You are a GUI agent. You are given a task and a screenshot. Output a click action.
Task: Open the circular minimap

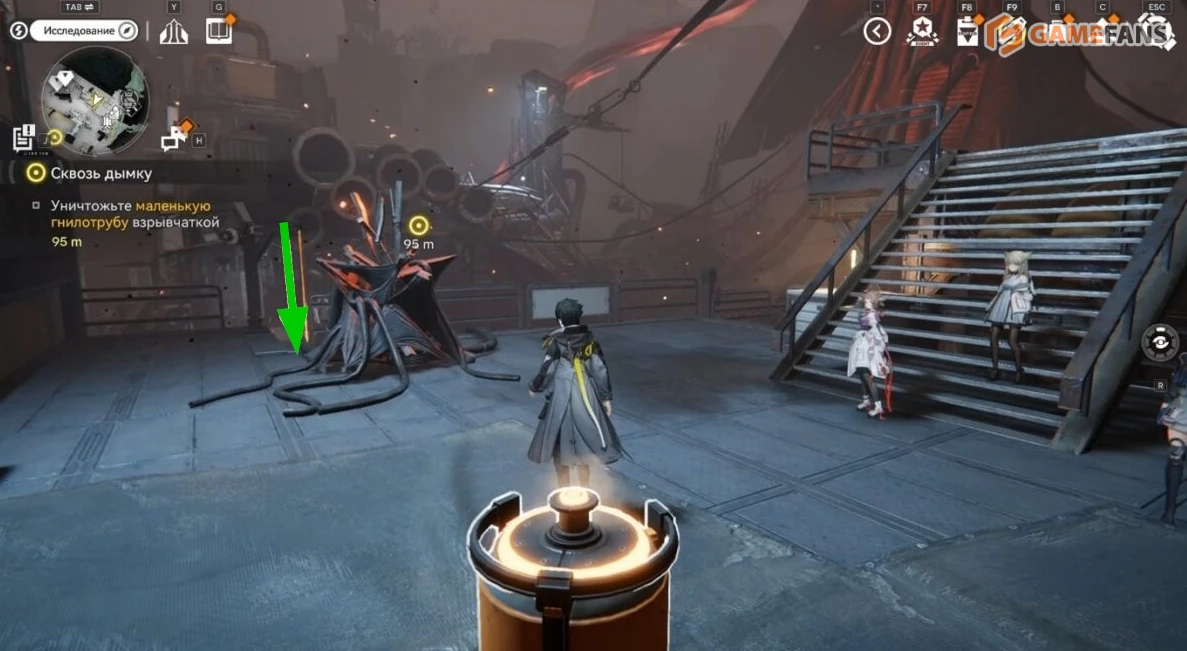[95, 101]
